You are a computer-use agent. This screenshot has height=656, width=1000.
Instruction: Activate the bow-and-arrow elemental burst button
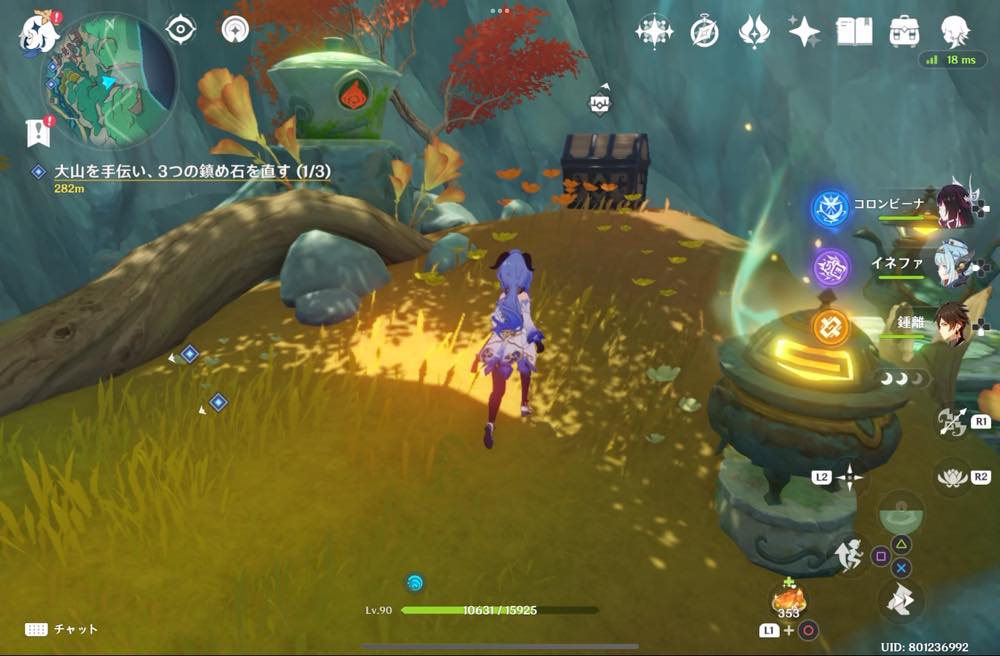(x=952, y=421)
